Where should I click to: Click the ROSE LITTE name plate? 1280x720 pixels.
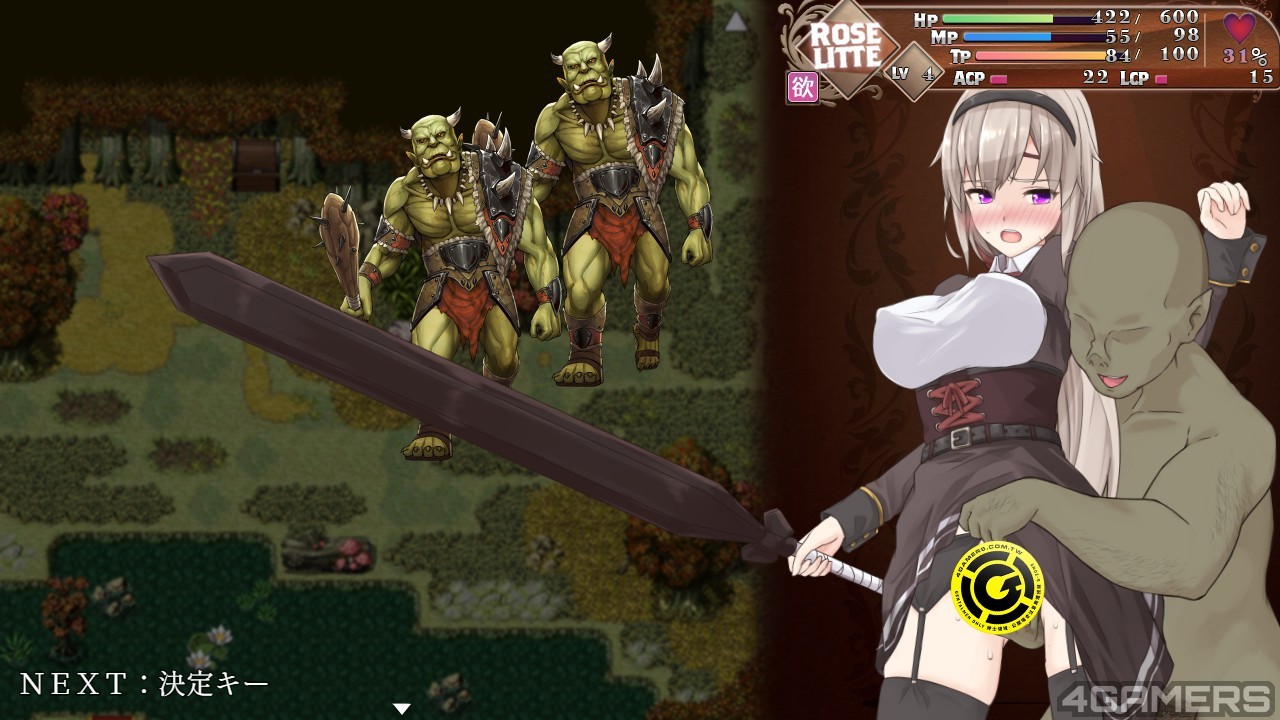pyautogui.click(x=844, y=46)
